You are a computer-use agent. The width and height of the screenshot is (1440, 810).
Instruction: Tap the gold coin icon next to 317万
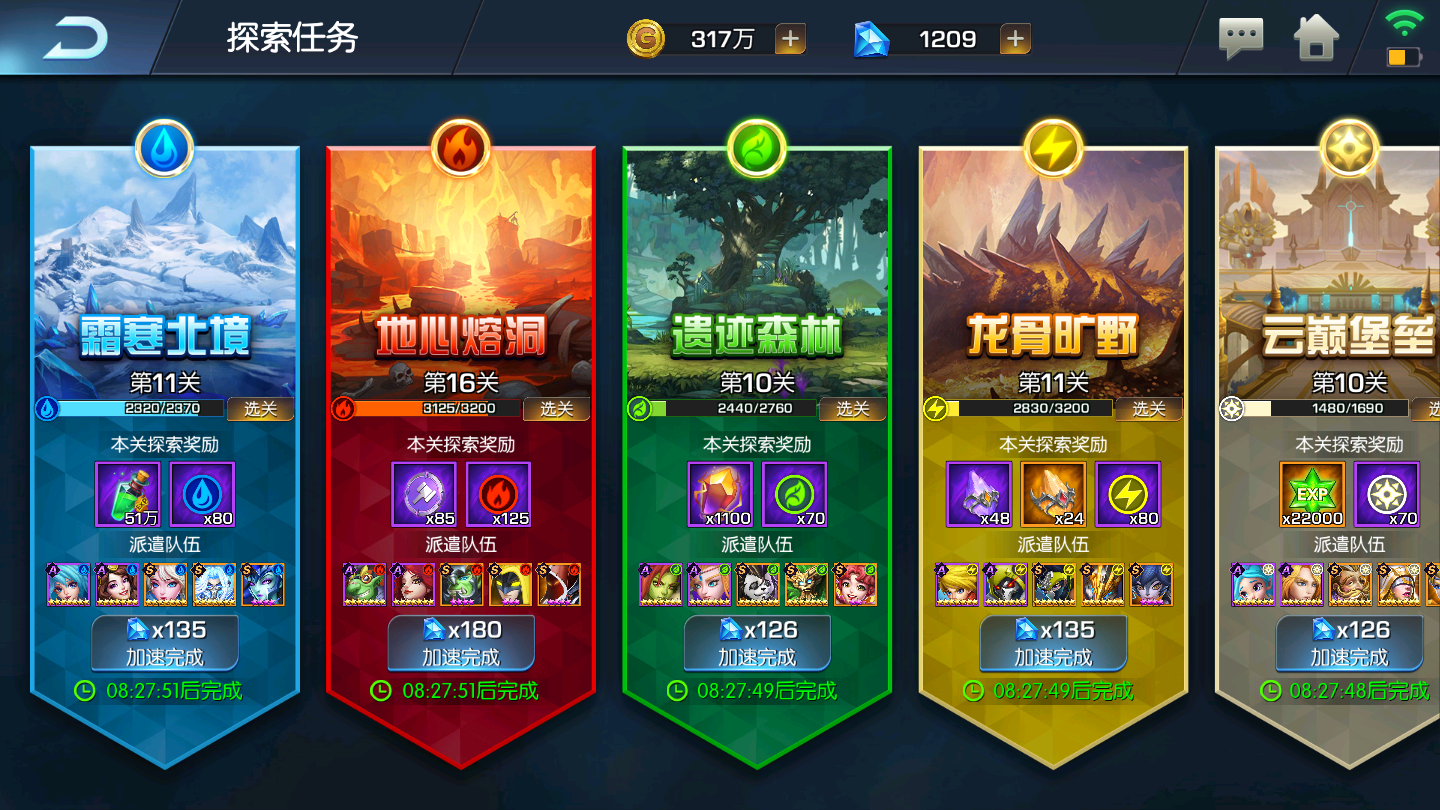coord(645,39)
